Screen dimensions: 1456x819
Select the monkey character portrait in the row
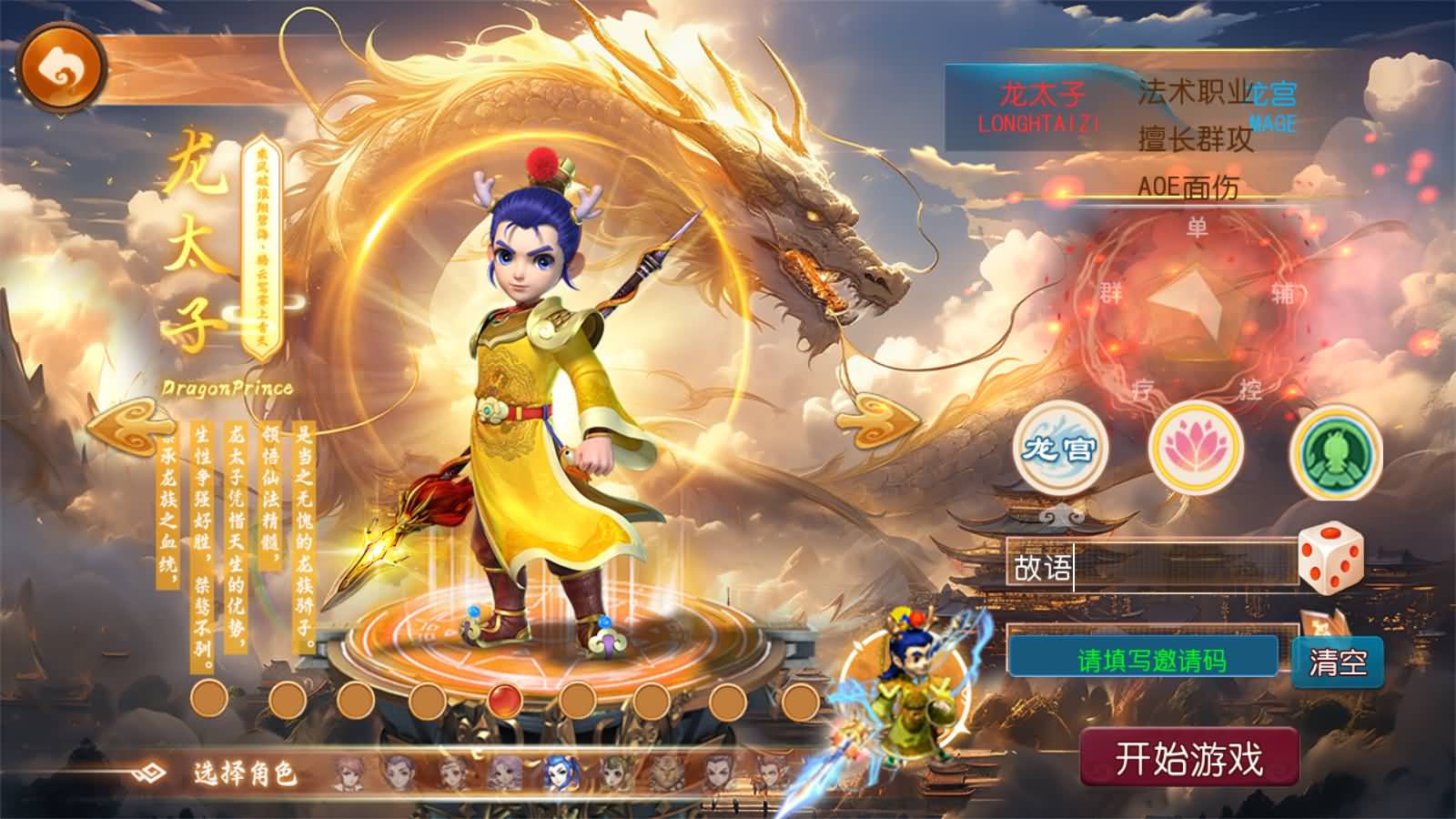[x=665, y=773]
